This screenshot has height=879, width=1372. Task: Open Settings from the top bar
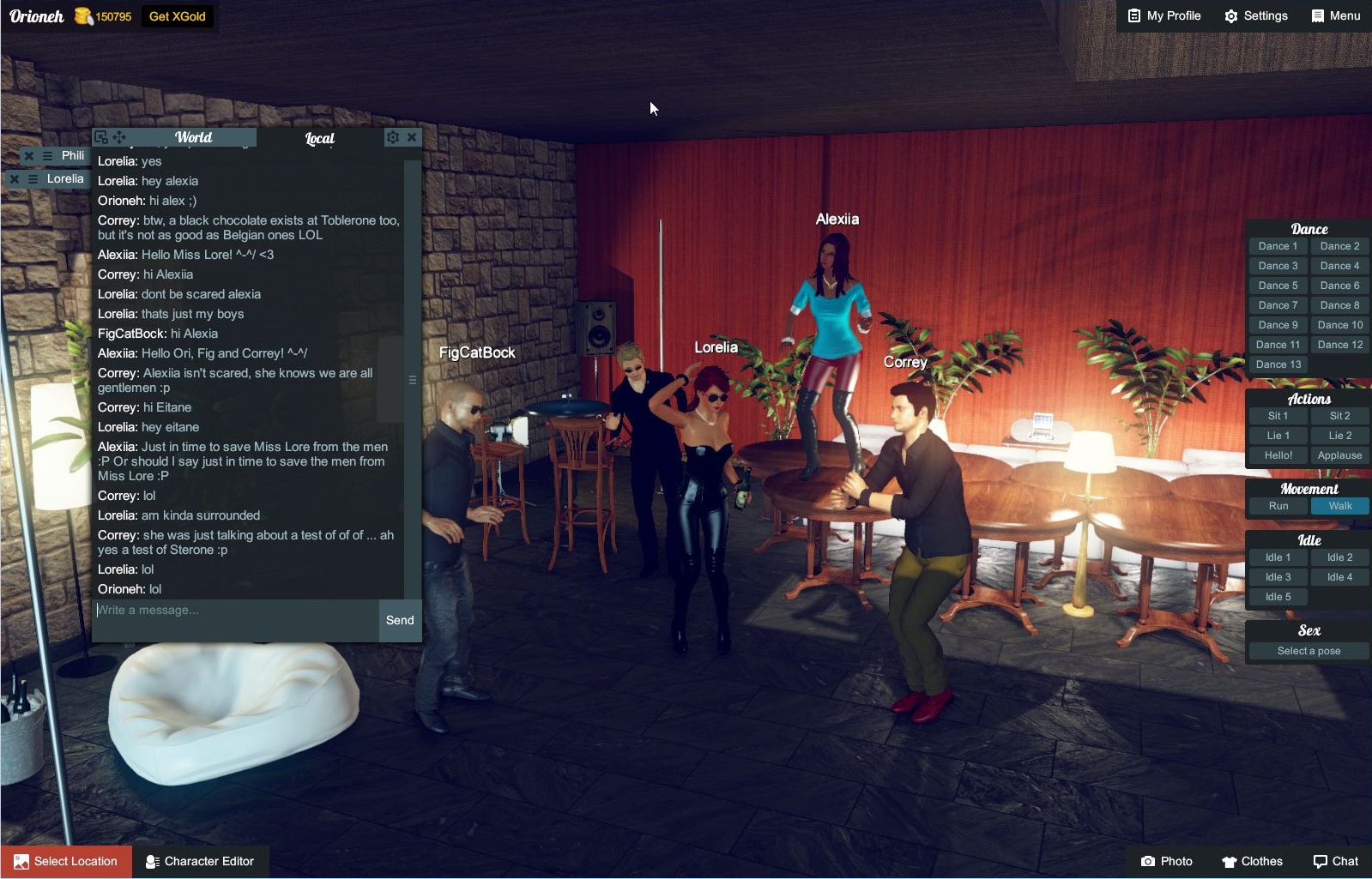[1254, 15]
